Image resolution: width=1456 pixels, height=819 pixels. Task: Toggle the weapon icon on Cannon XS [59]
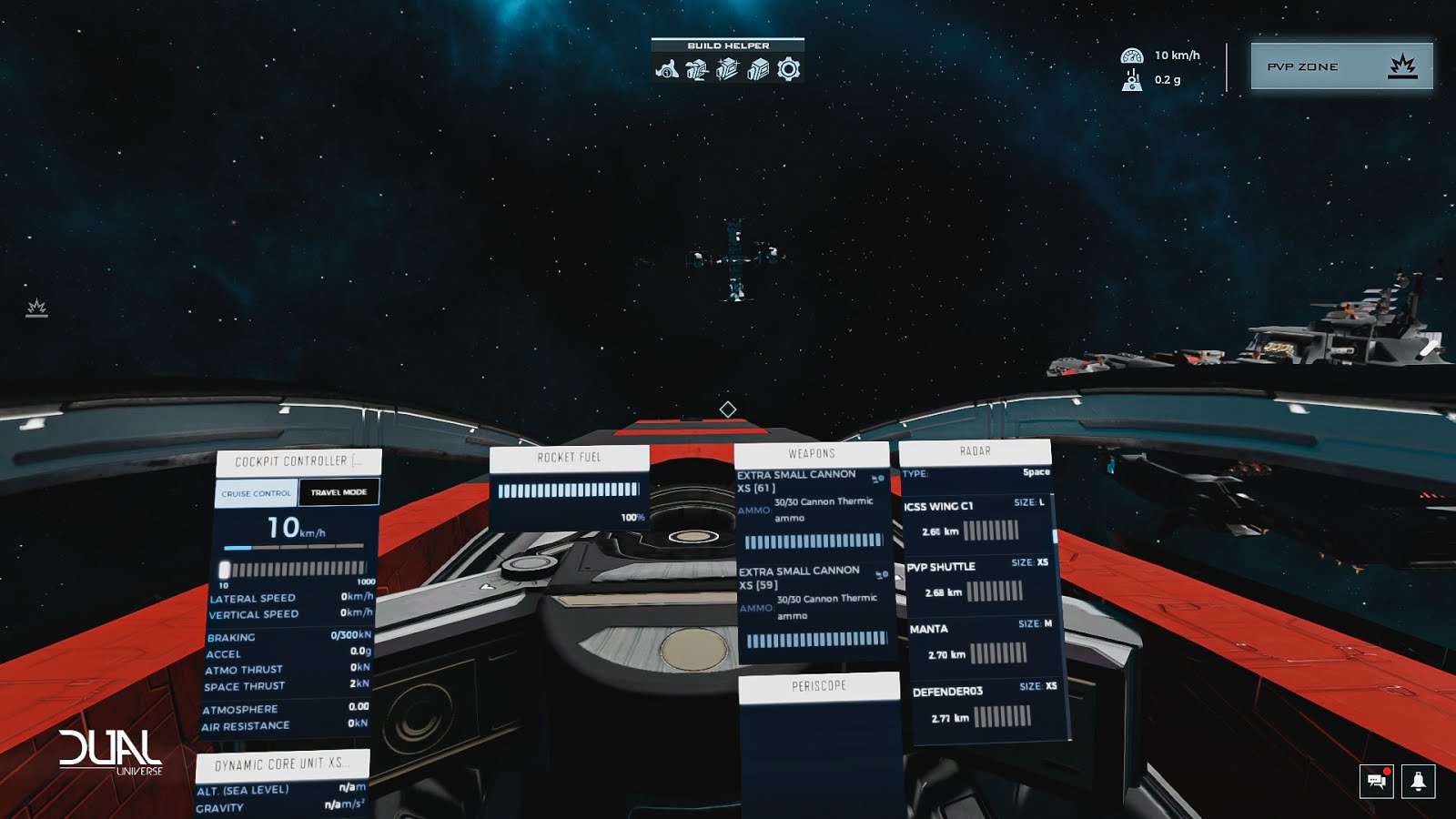coord(879,574)
